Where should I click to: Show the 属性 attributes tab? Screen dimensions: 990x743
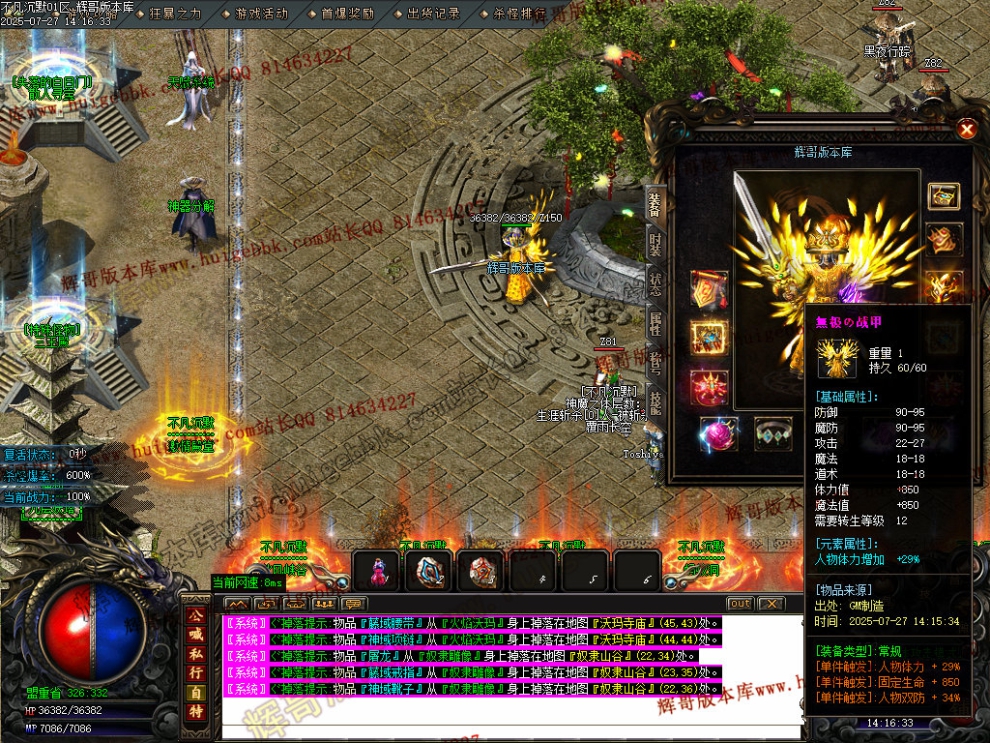[655, 320]
